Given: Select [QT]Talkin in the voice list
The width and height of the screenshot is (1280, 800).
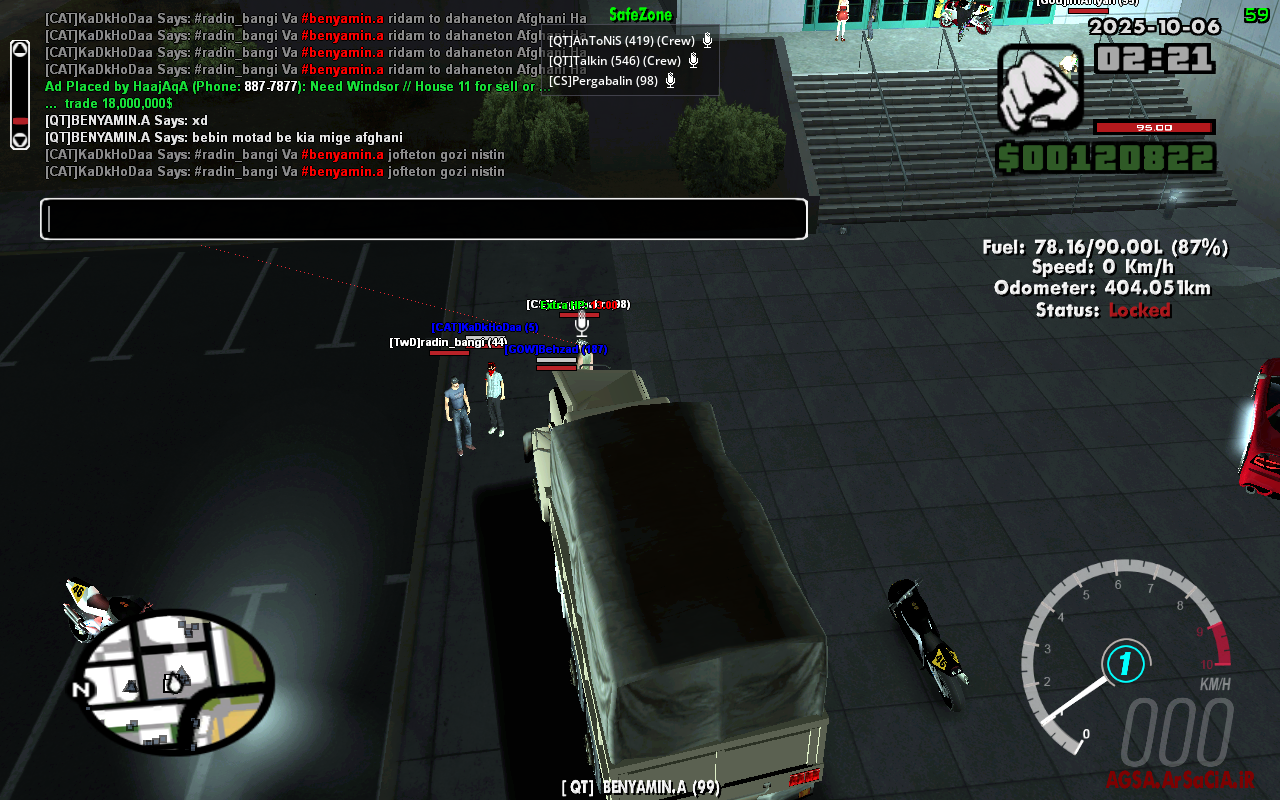Looking at the screenshot, I should [x=614, y=61].
